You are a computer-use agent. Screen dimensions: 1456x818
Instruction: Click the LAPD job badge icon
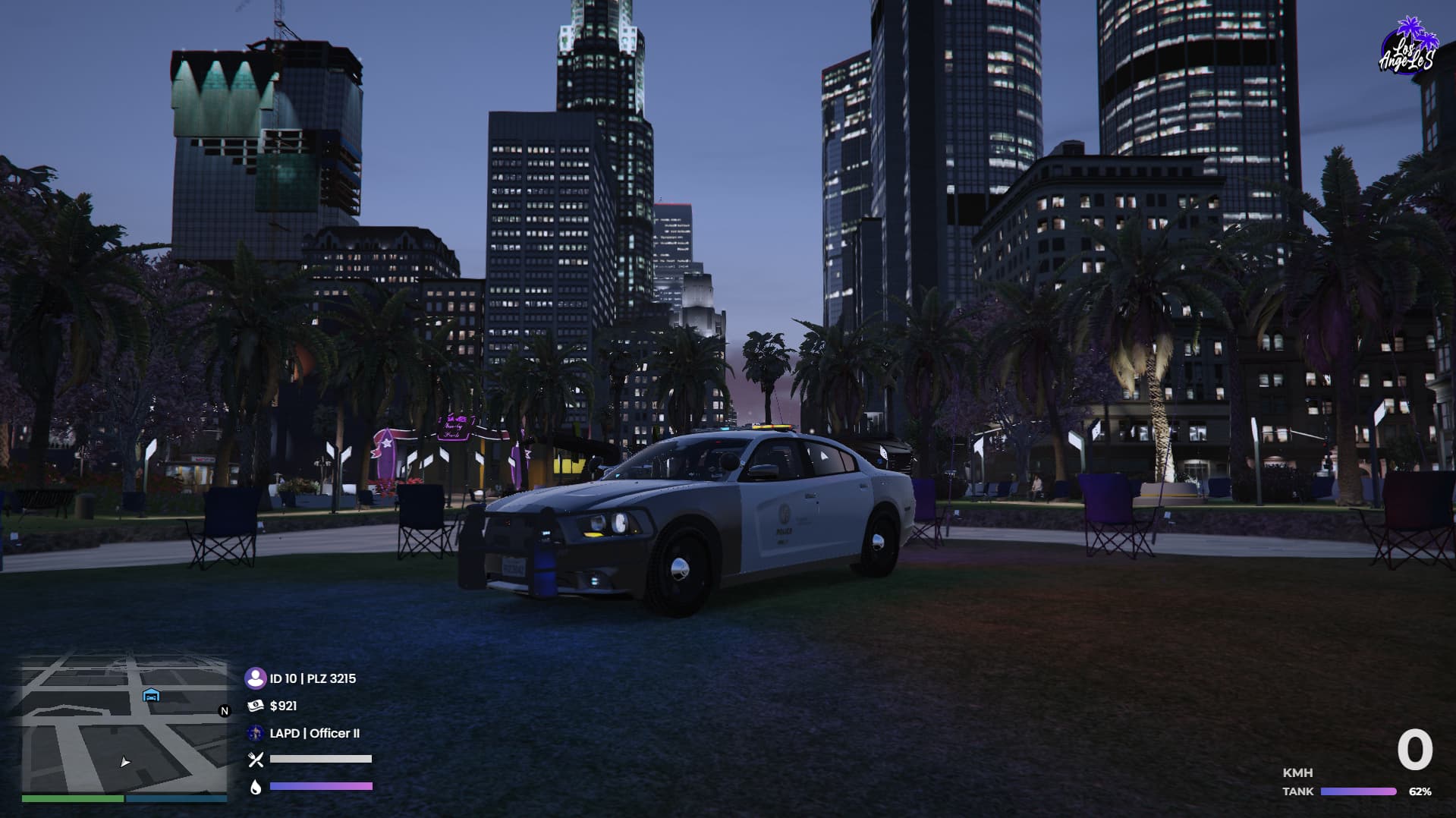click(x=256, y=733)
